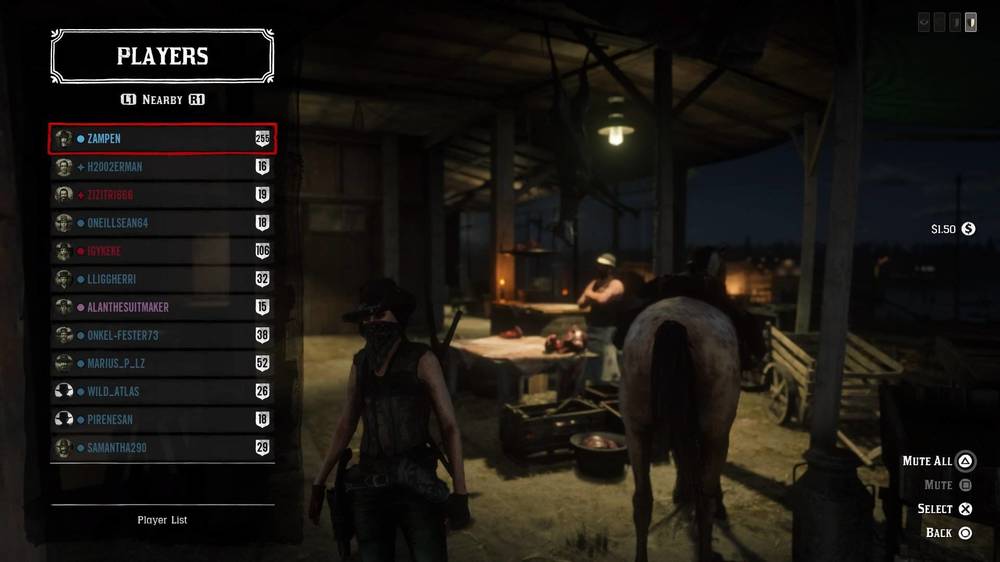Choose LLIGGHERRI from the players list
1000x562 pixels.
point(162,279)
